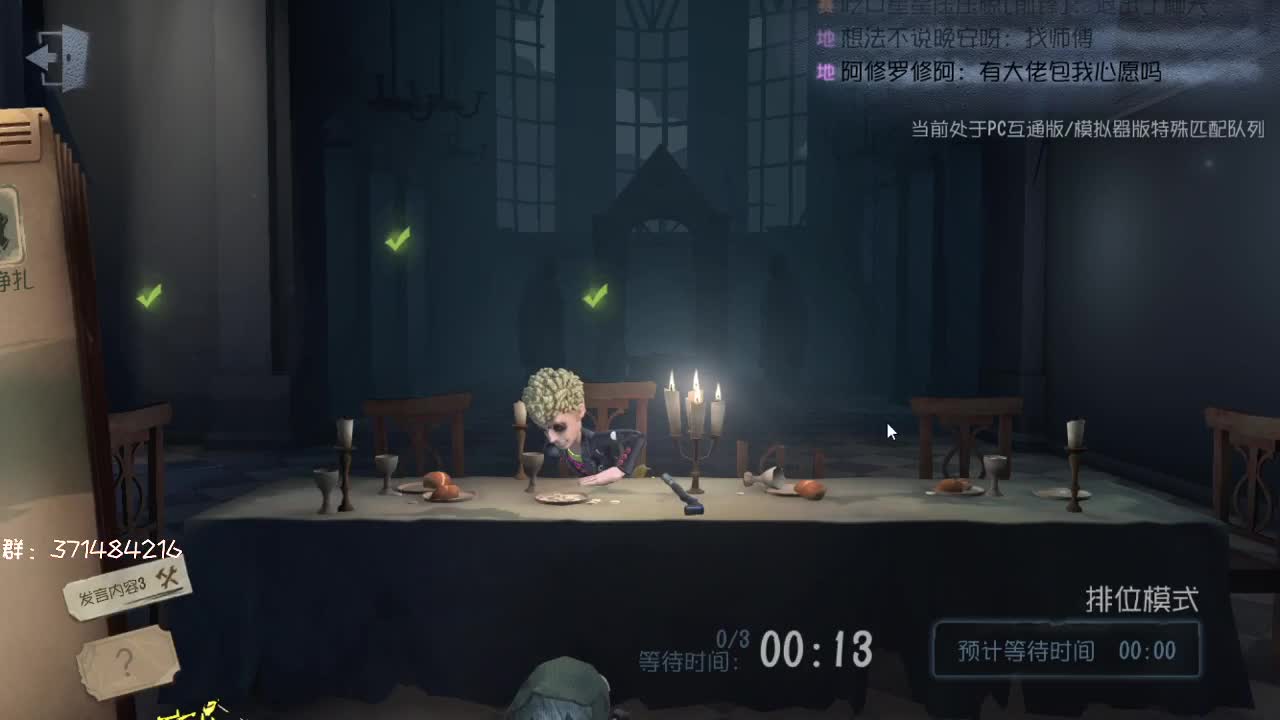Screen dimensions: 1280x720
Task: Click the 预计等待时间 panel
Action: 1065,649
